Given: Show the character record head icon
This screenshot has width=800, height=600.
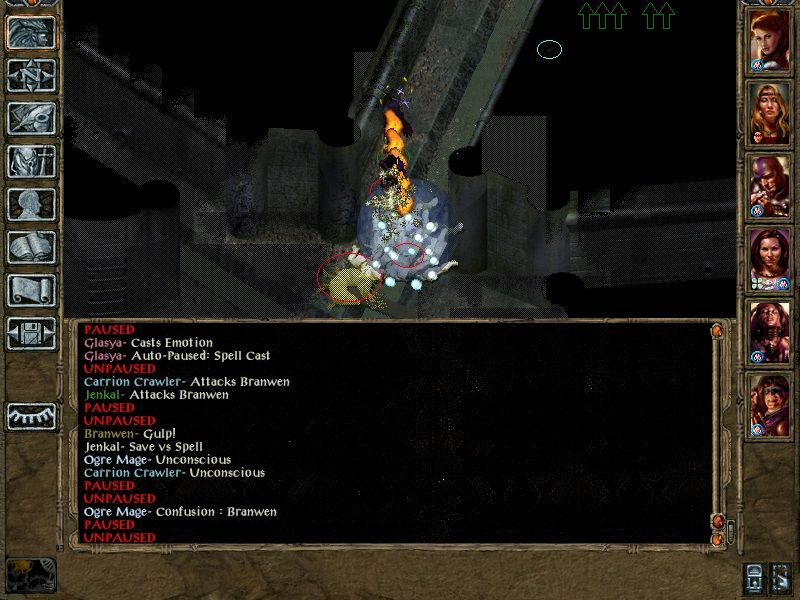Looking at the screenshot, I should 31,204.
